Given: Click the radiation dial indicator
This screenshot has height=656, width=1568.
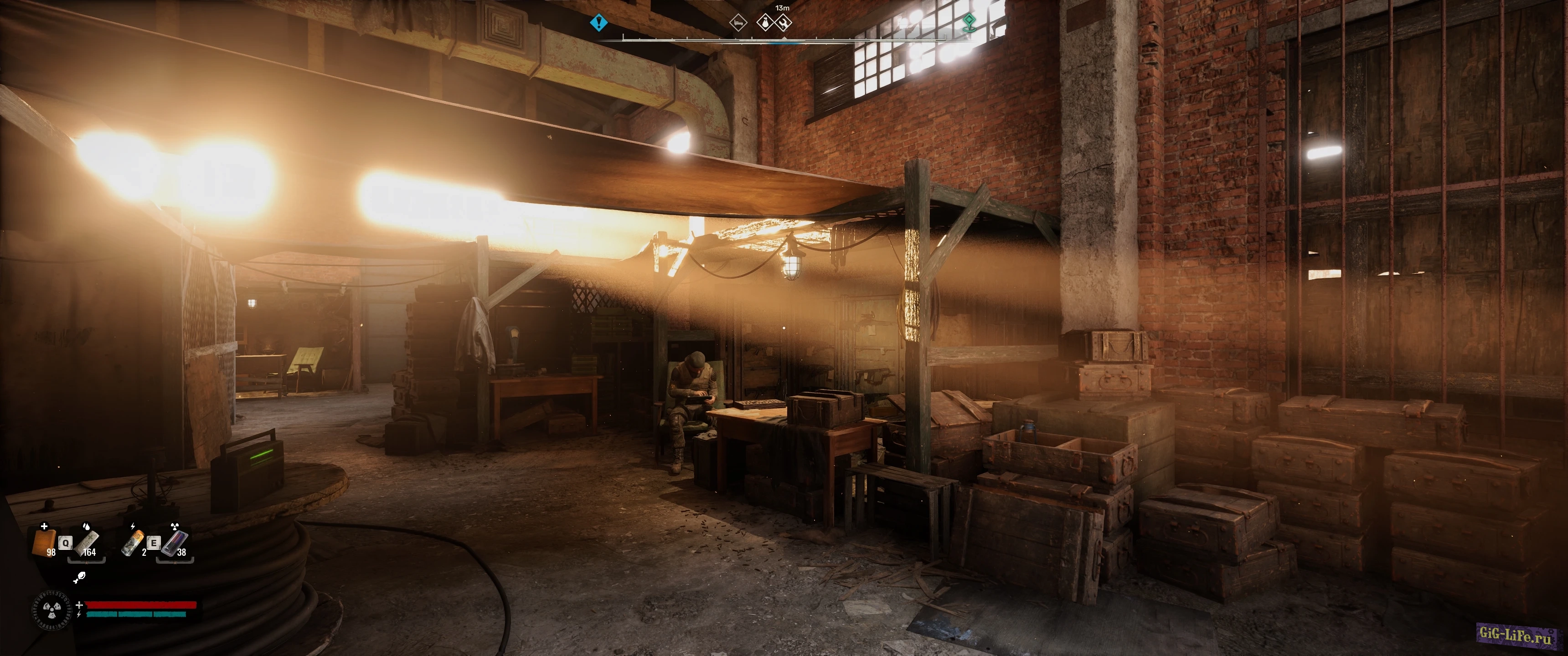Looking at the screenshot, I should pyautogui.click(x=51, y=610).
